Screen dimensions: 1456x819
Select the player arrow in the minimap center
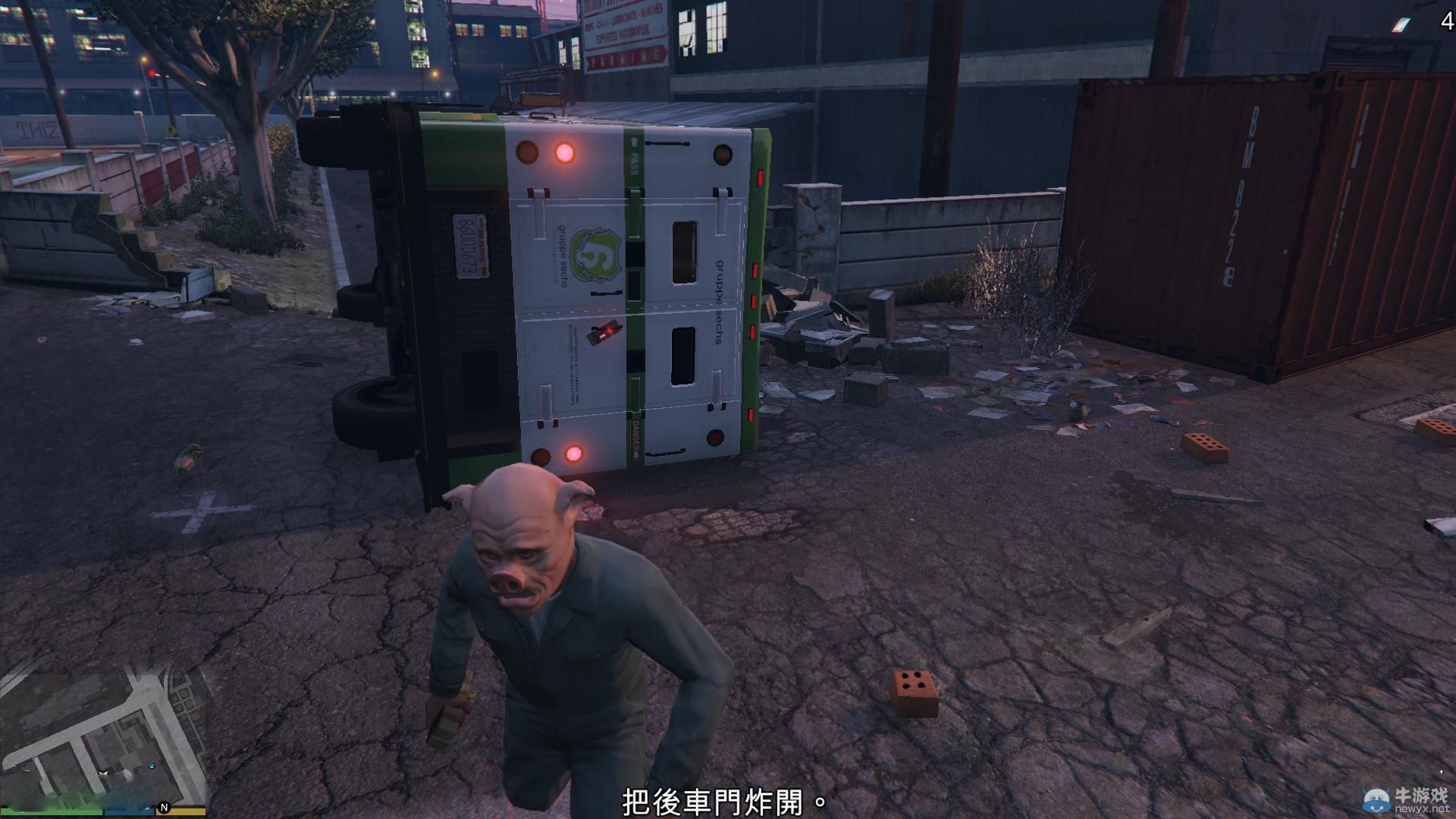pos(103,773)
